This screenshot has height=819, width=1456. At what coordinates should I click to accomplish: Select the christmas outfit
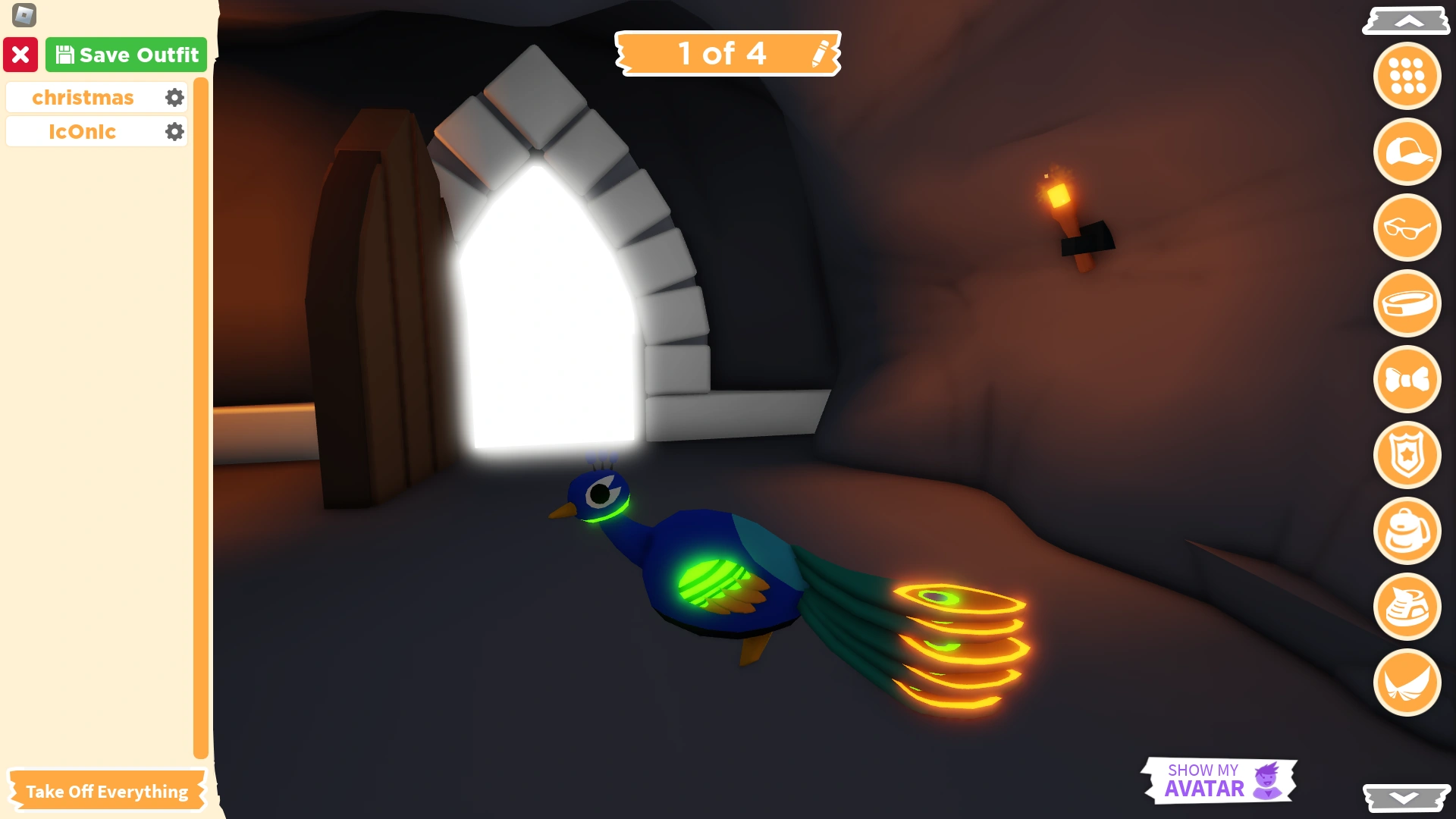tap(83, 97)
